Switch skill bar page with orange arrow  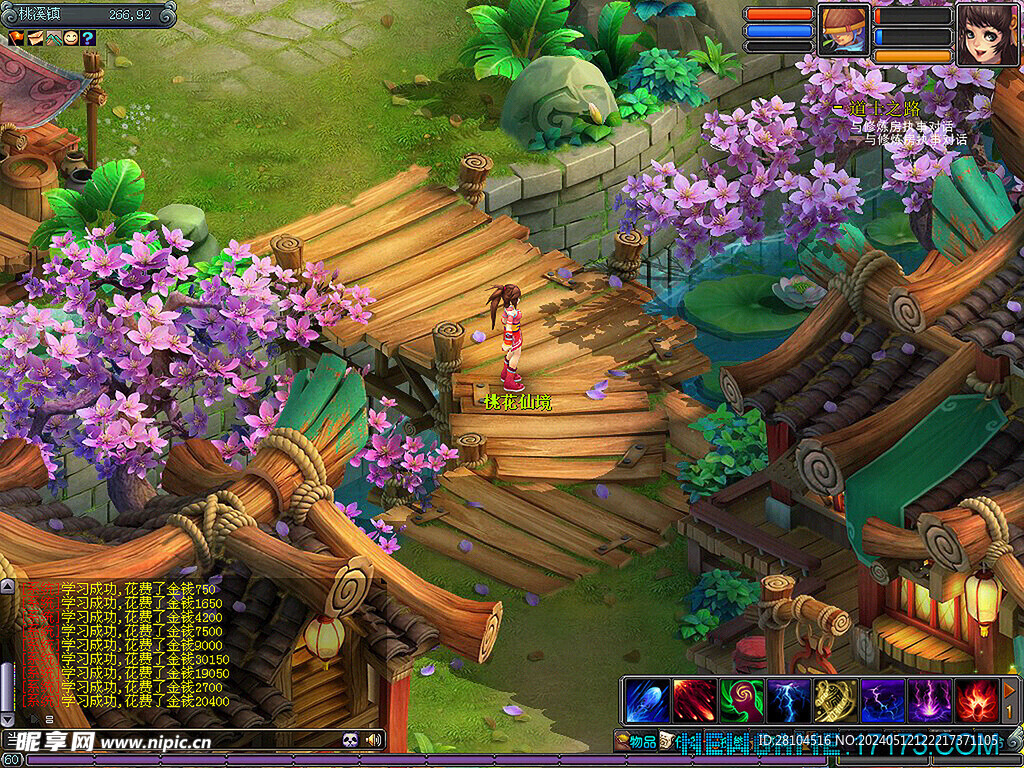pyautogui.click(x=1011, y=689)
